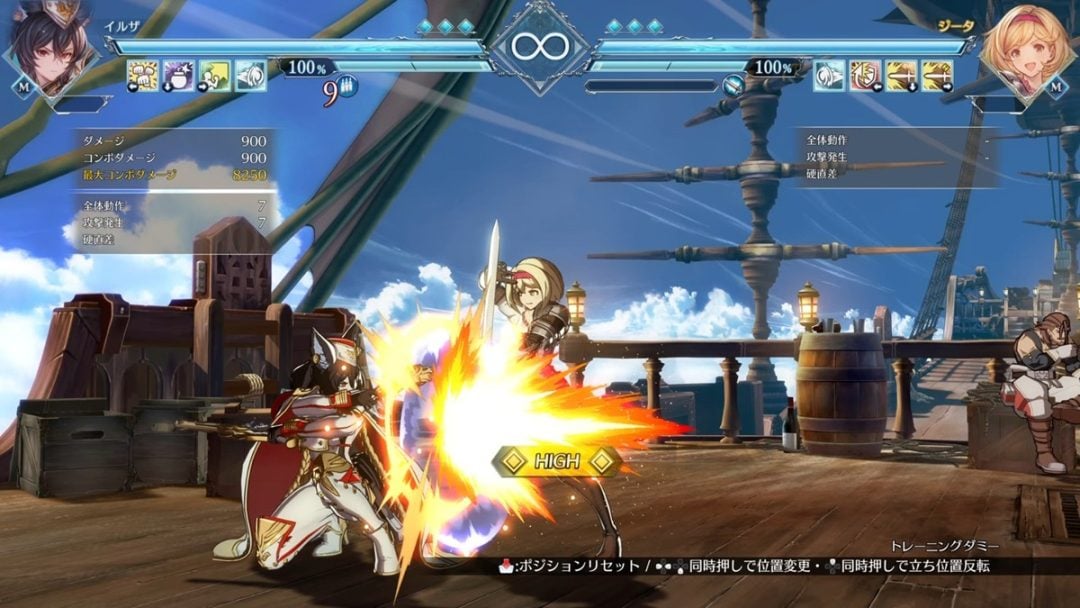
Task: Select Djeeta's blue winged skill icon
Action: point(829,75)
